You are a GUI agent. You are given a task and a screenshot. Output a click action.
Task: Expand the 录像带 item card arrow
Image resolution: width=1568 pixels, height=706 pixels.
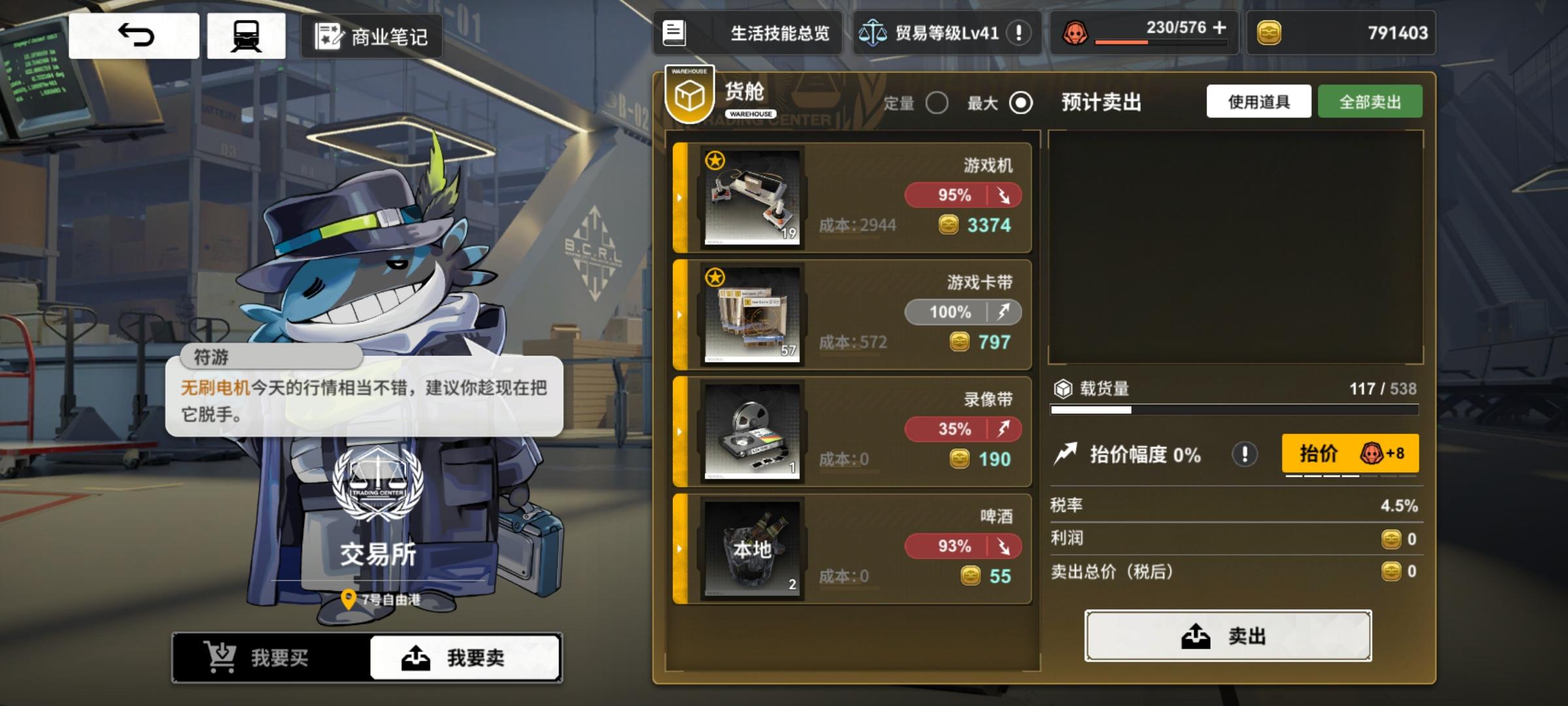(679, 431)
